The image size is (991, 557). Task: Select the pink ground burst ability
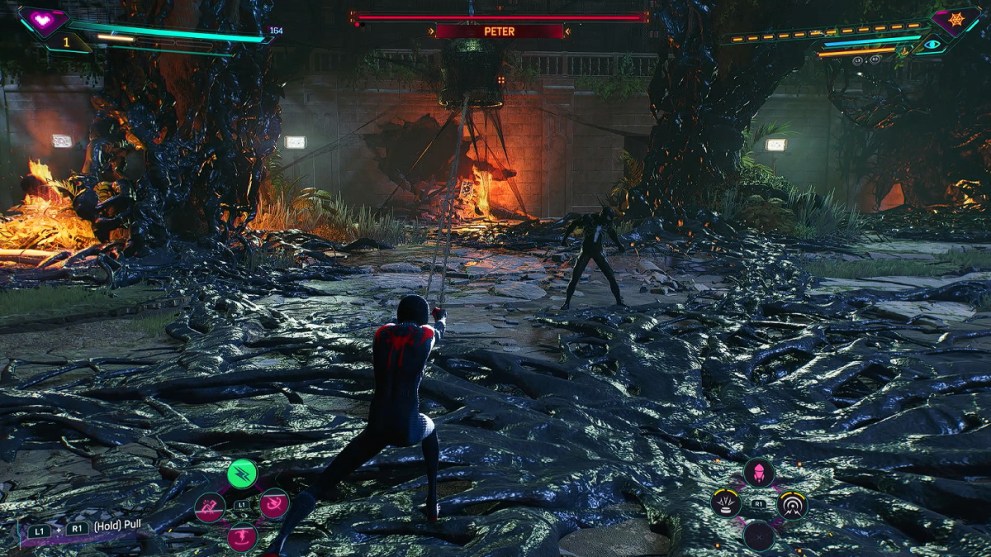click(x=242, y=537)
